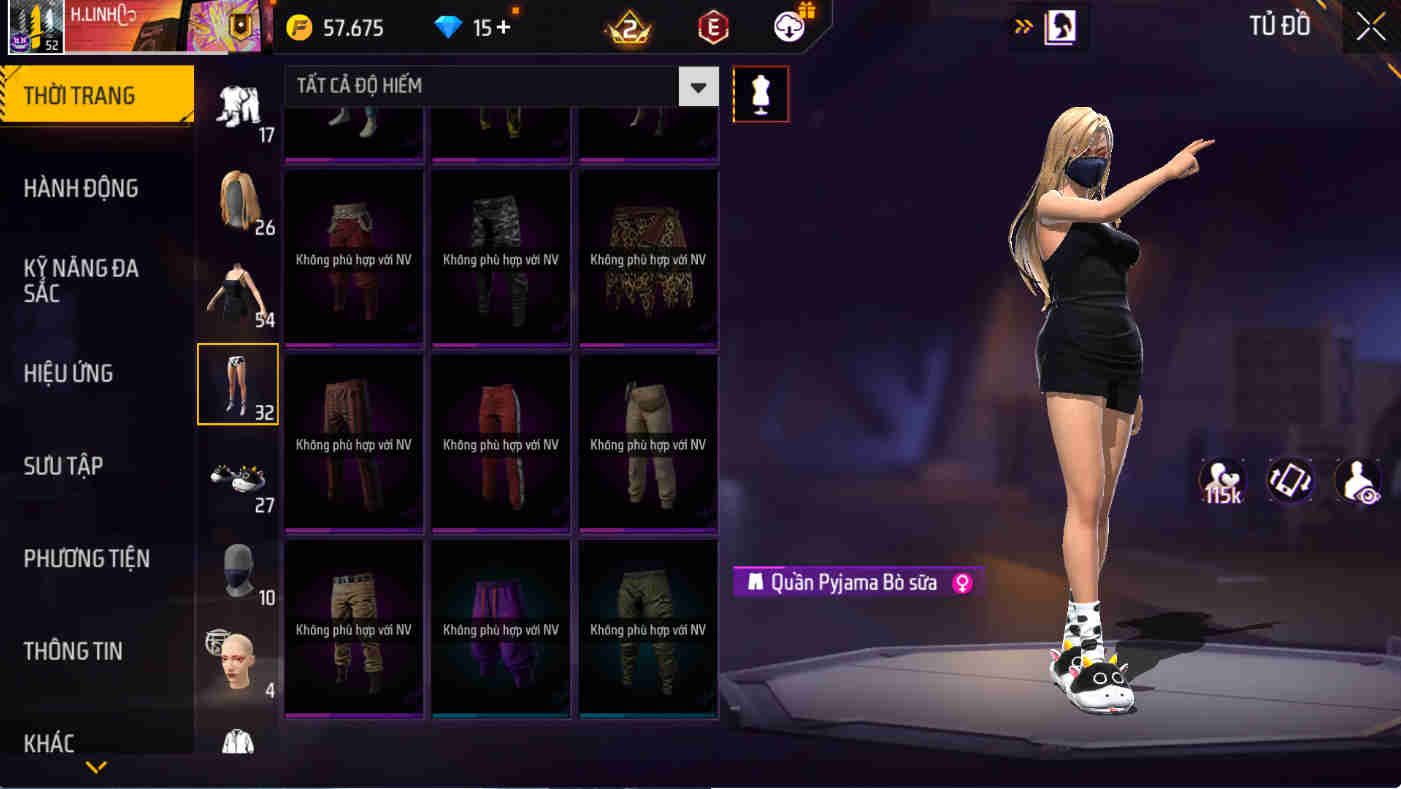
Task: Select the pants category icon in item sidebar
Action: click(237, 384)
